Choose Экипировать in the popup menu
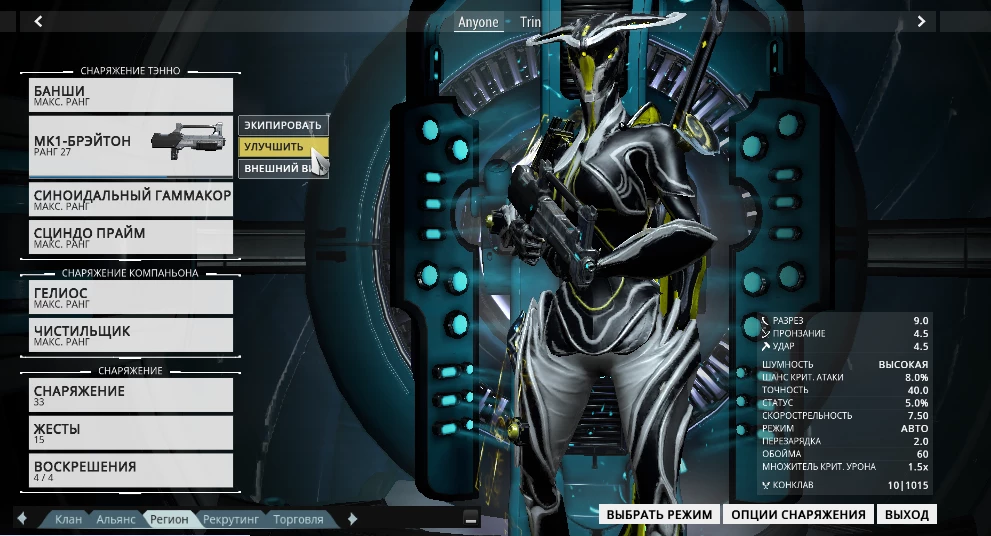The image size is (991, 536). (x=283, y=125)
